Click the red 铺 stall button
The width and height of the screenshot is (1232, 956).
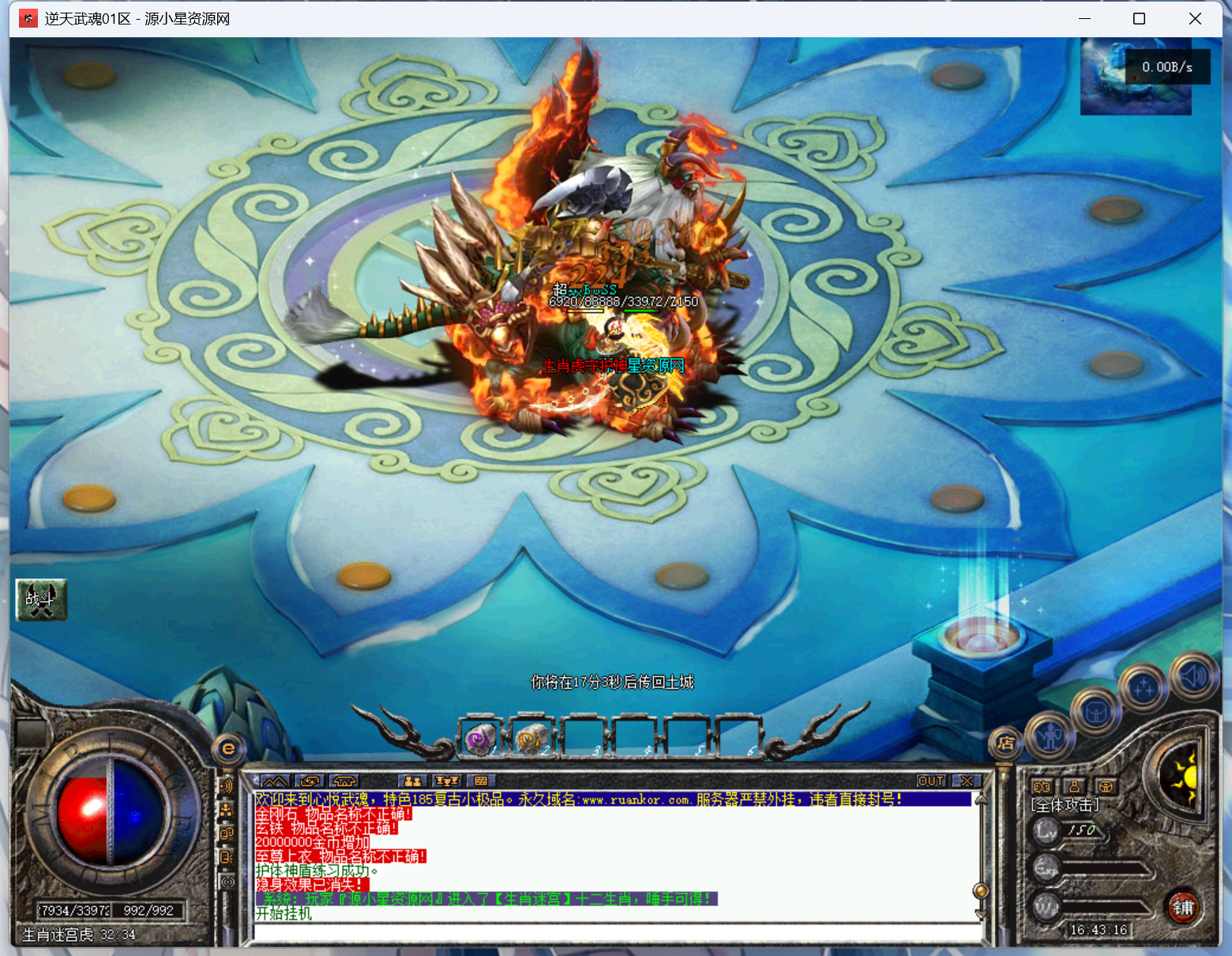click(1182, 907)
